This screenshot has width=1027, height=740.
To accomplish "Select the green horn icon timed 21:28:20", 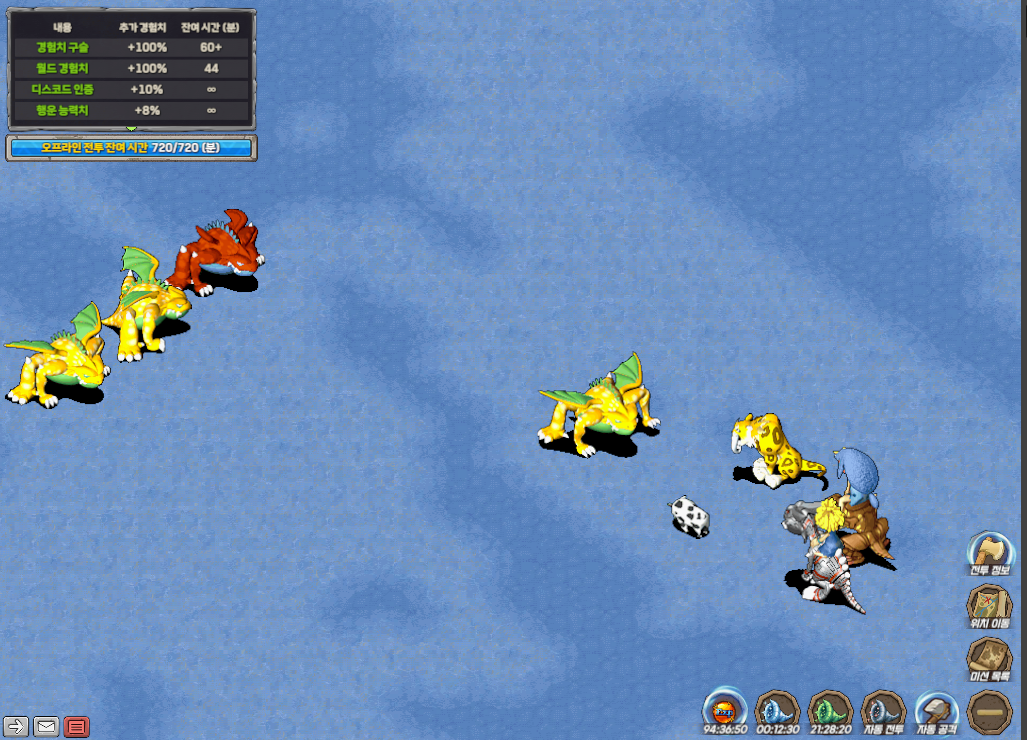I will coord(830,708).
